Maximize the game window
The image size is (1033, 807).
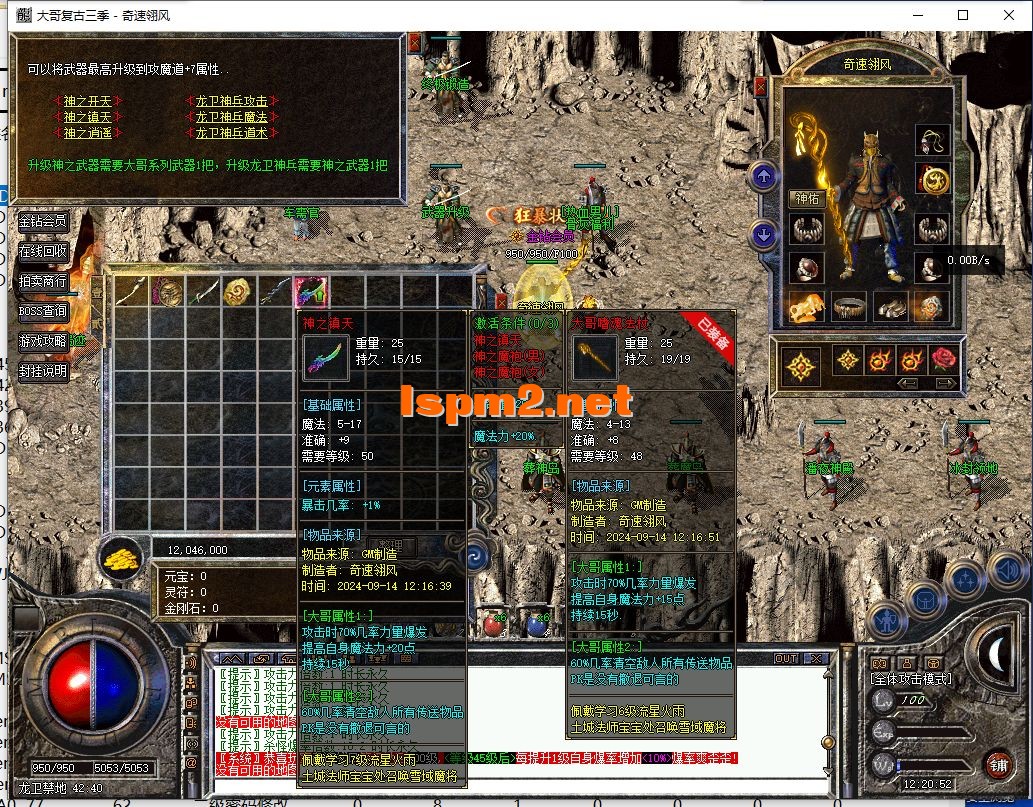[963, 15]
